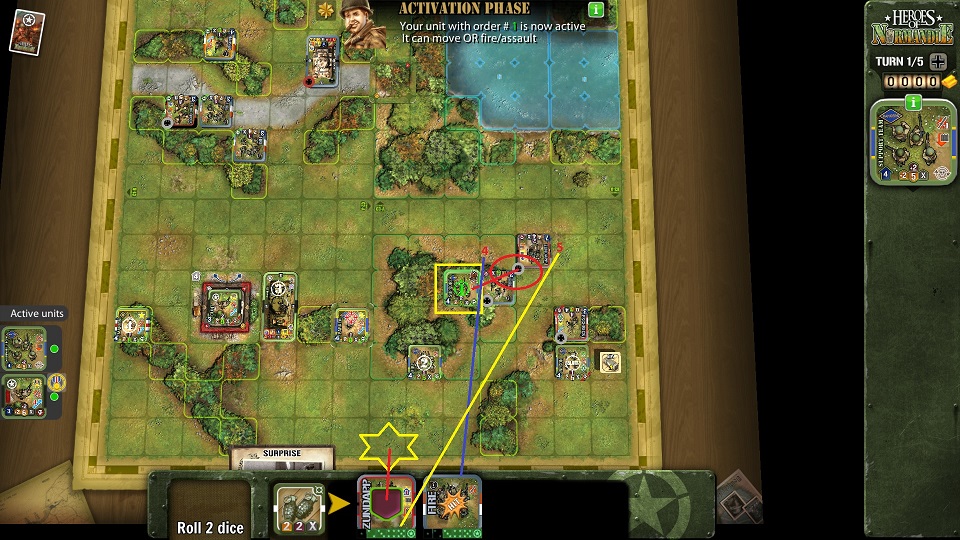960x540 pixels.
Task: Click the green info button above the activation banner
Action: coord(596,10)
